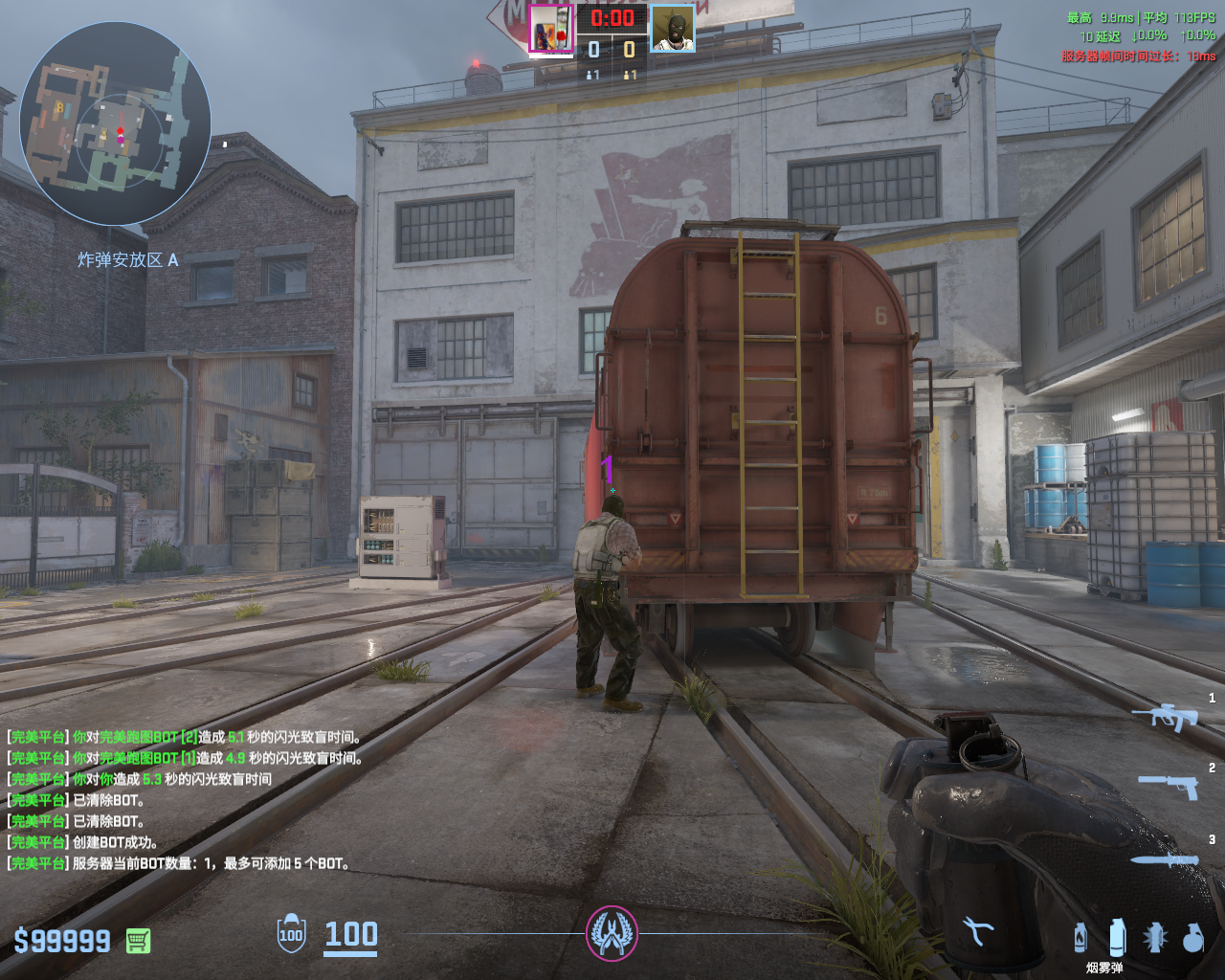This screenshot has width=1225, height=980.
Task: Select the smoke grenade icon
Action: [1117, 937]
